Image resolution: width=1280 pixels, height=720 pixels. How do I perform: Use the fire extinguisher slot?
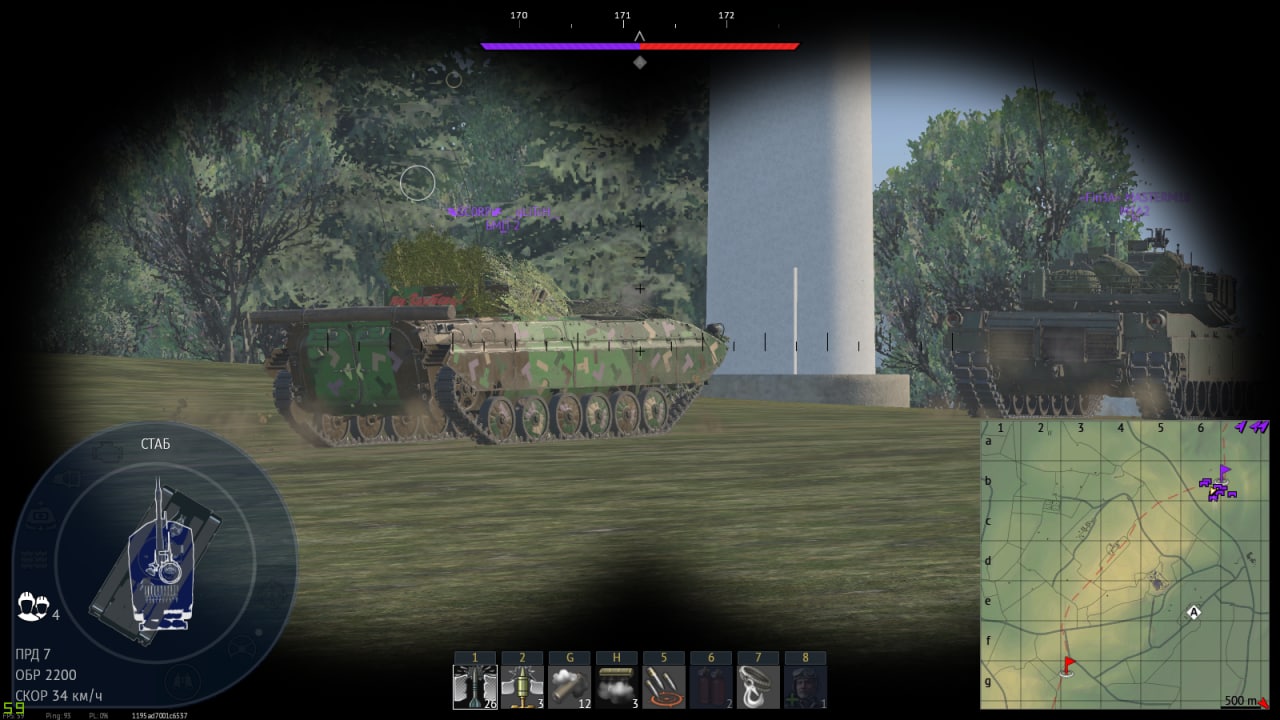tap(711, 687)
